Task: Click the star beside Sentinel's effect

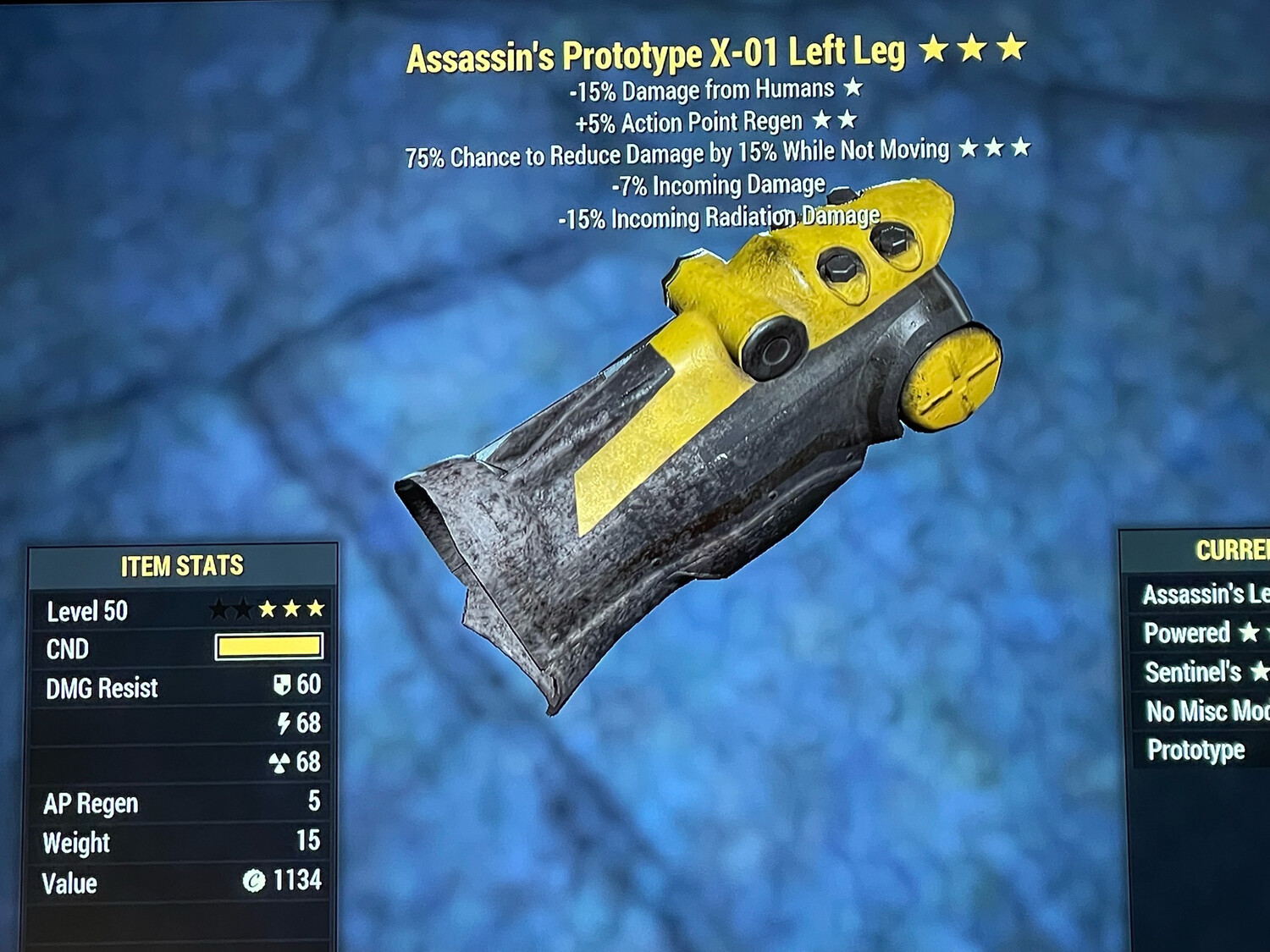Action: 1260,672
